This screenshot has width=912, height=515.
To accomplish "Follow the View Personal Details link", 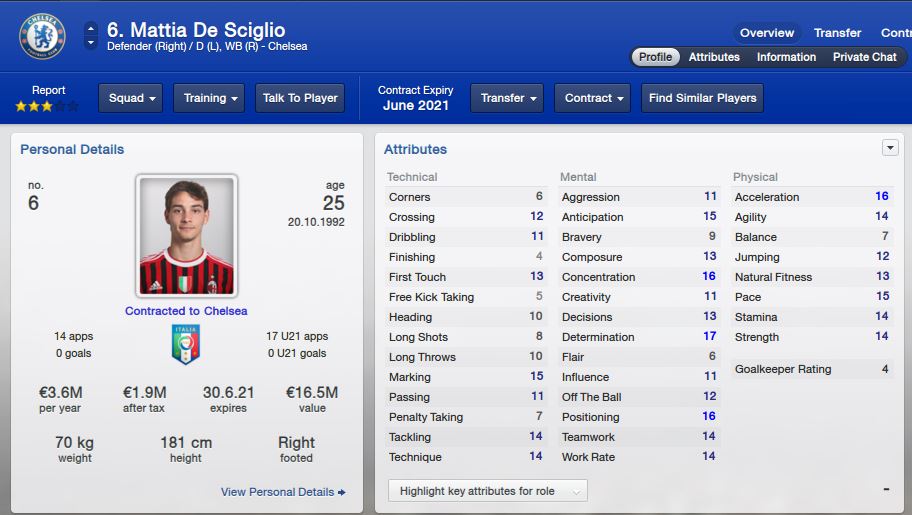I will 283,492.
